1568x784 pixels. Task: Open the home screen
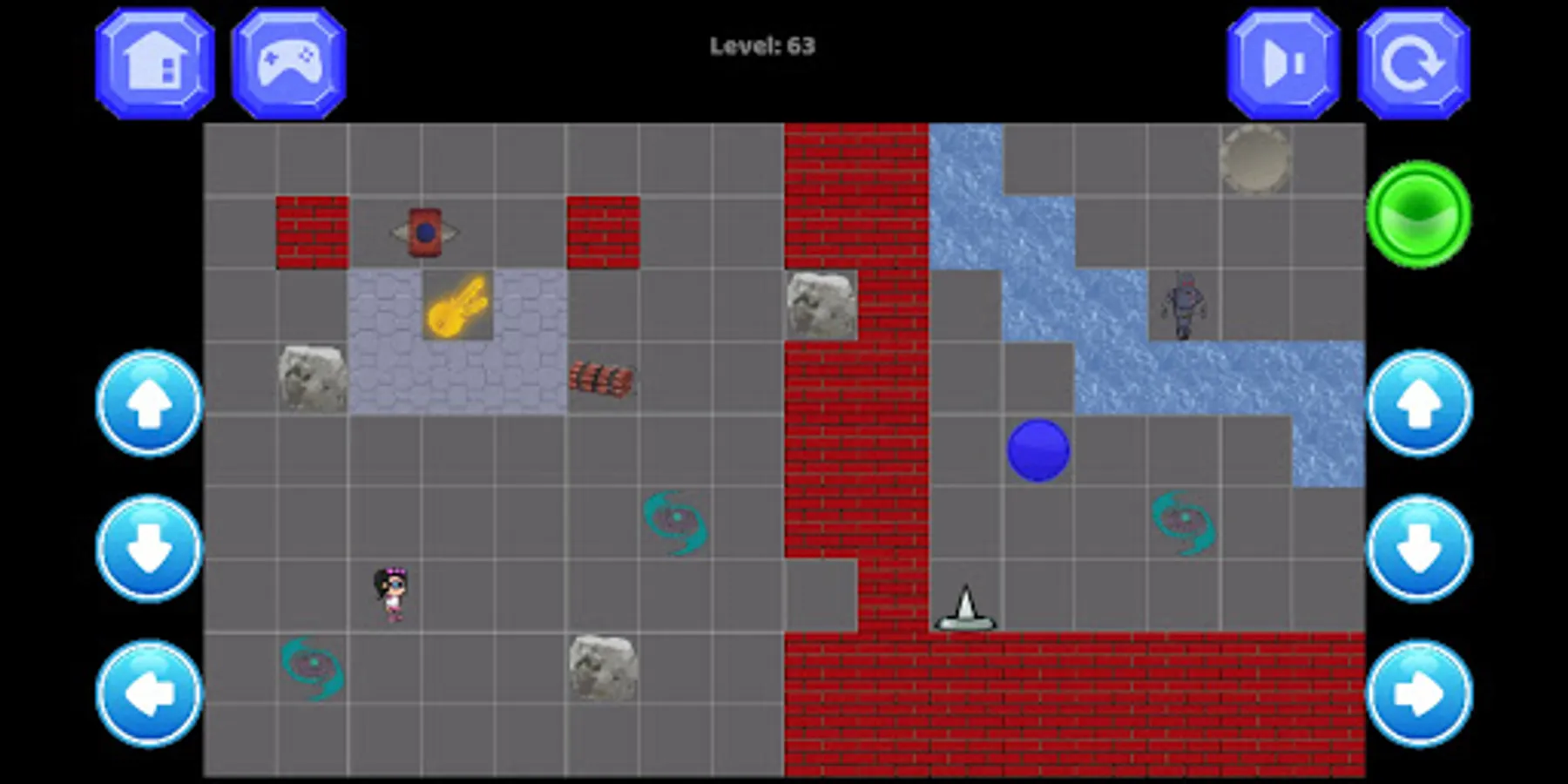[x=153, y=61]
